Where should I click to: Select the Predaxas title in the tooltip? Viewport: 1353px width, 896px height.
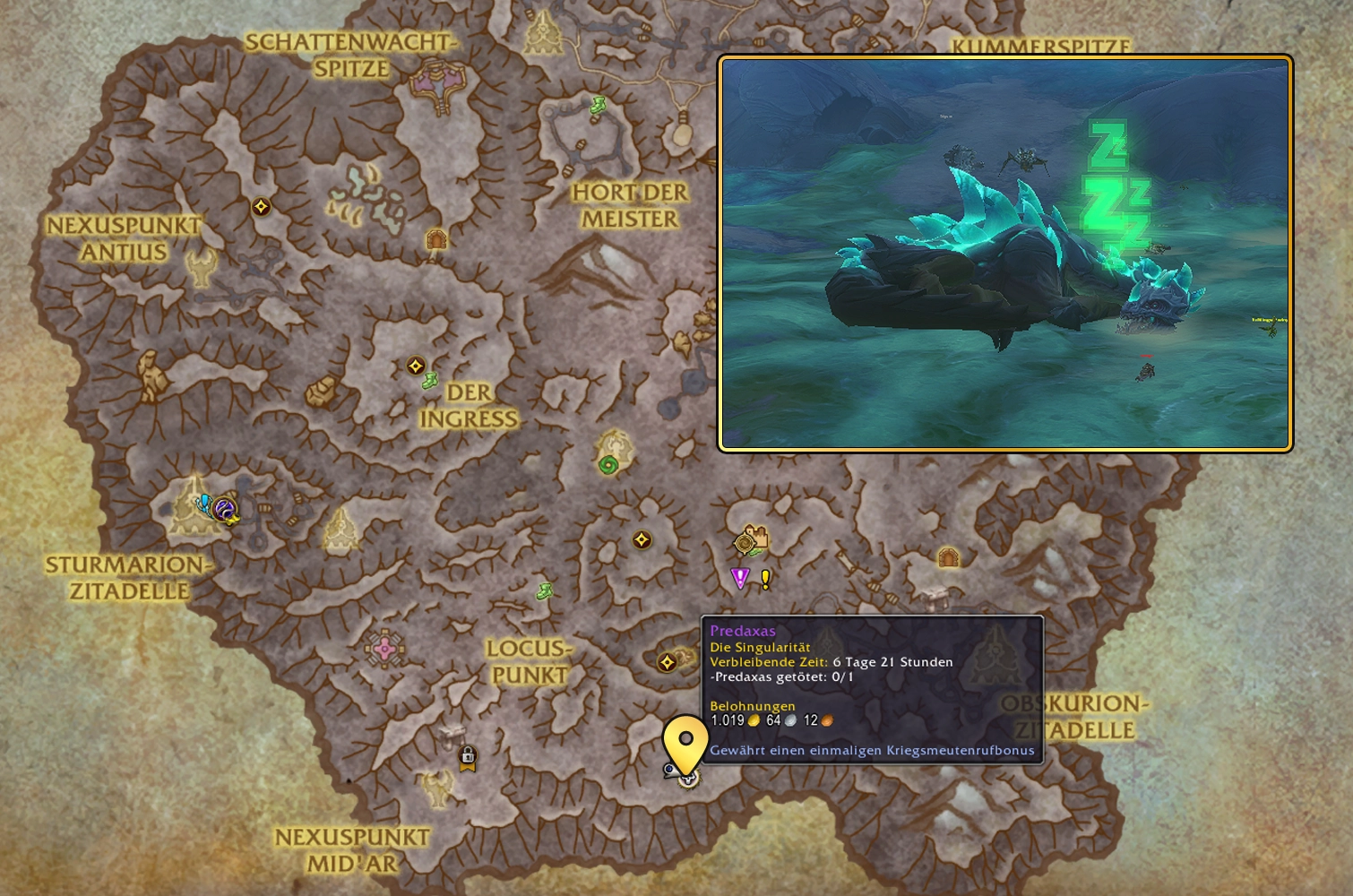click(742, 631)
